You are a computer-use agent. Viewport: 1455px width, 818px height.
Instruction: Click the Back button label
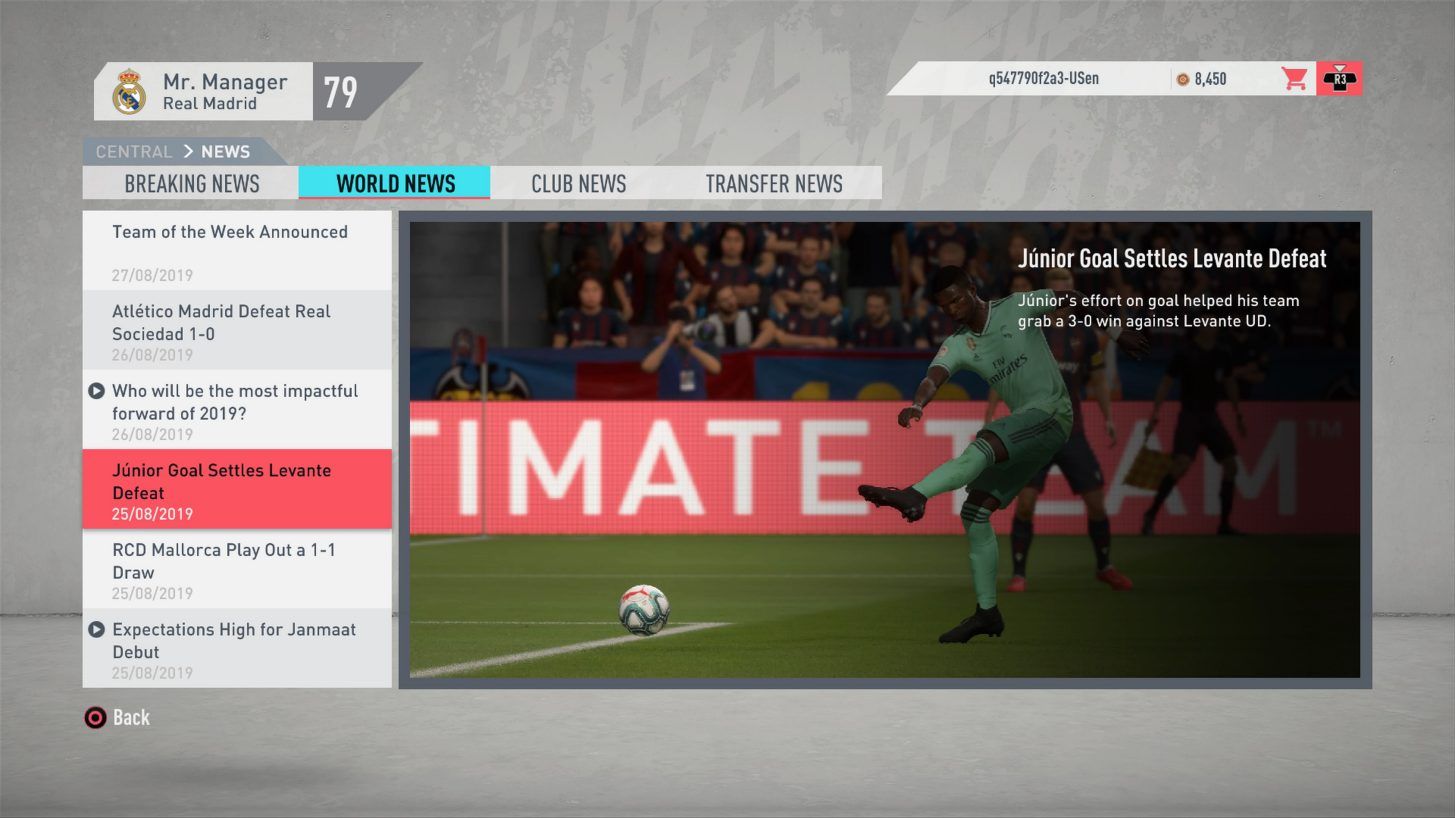[x=133, y=717]
